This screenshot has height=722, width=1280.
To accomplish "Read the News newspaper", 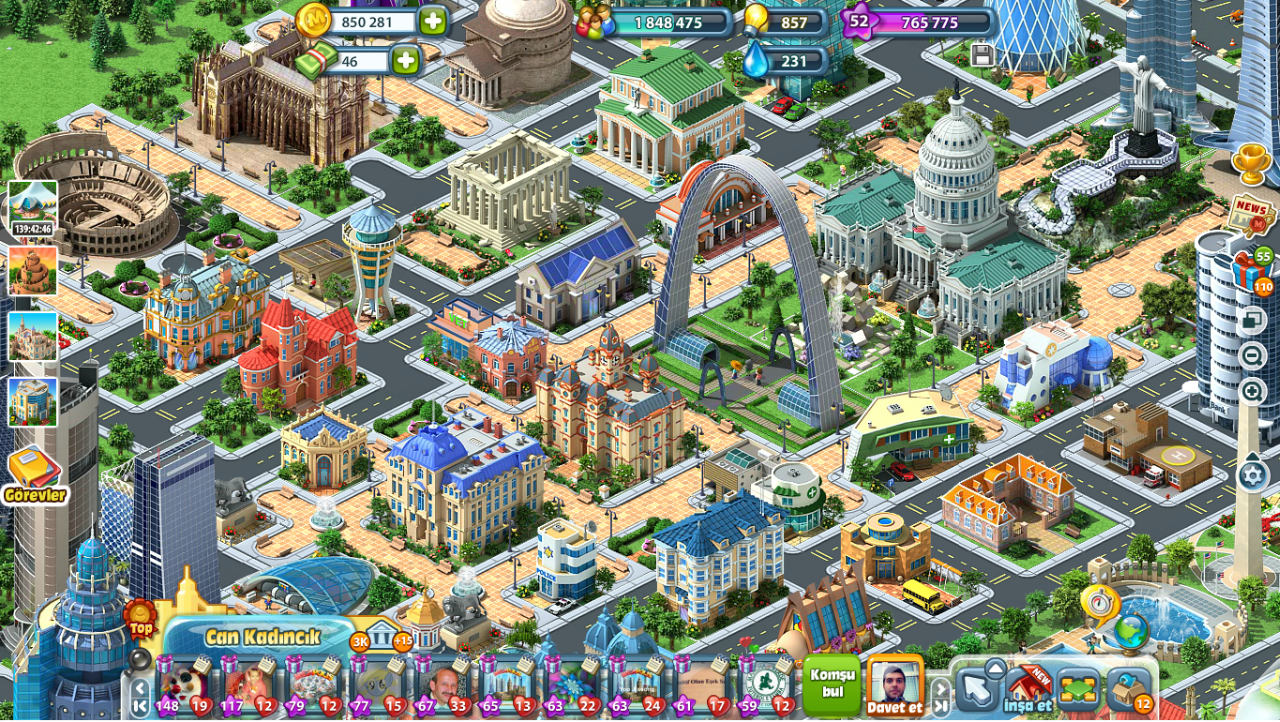I will click(x=1250, y=213).
